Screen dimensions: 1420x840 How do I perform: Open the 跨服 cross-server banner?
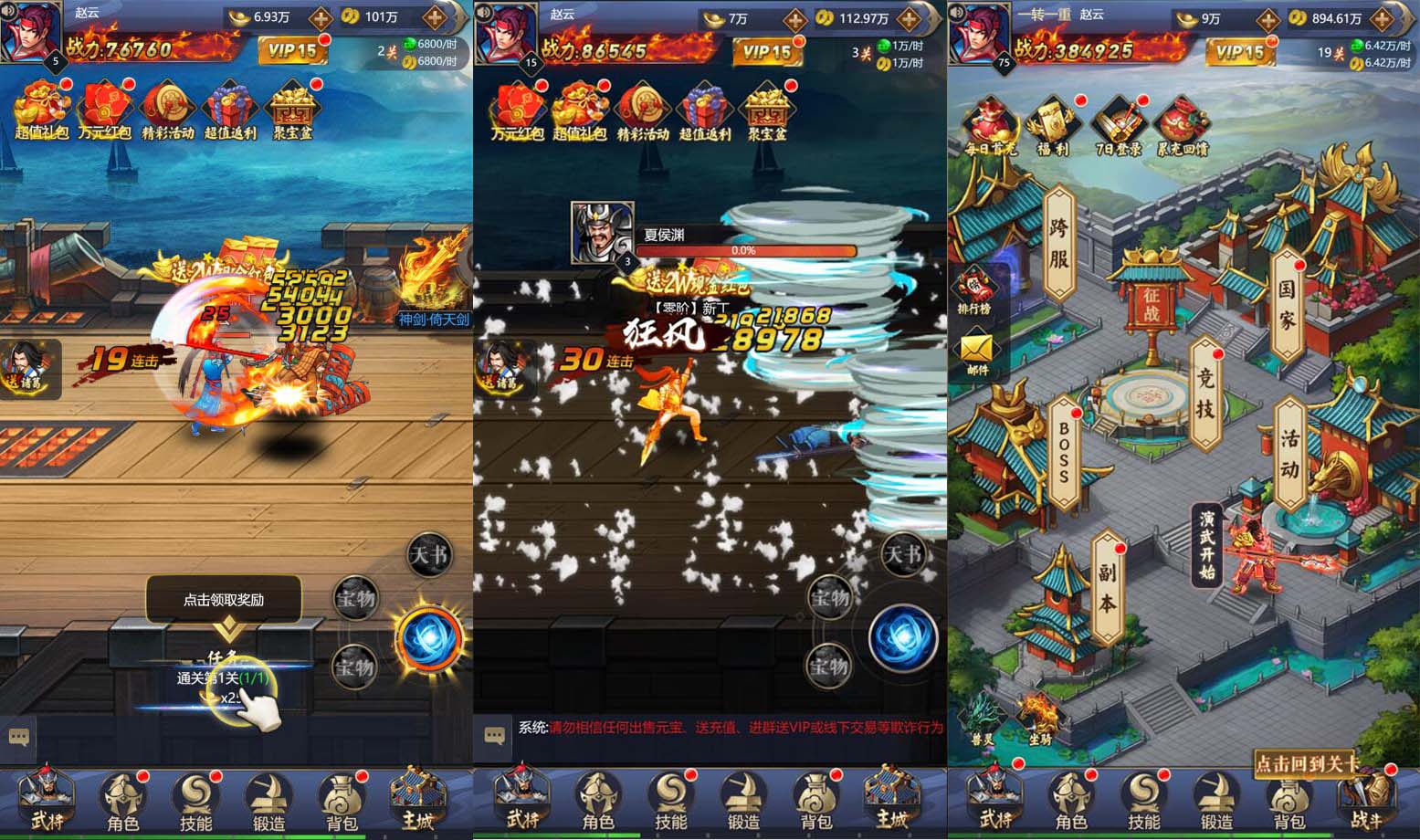[x=1058, y=245]
